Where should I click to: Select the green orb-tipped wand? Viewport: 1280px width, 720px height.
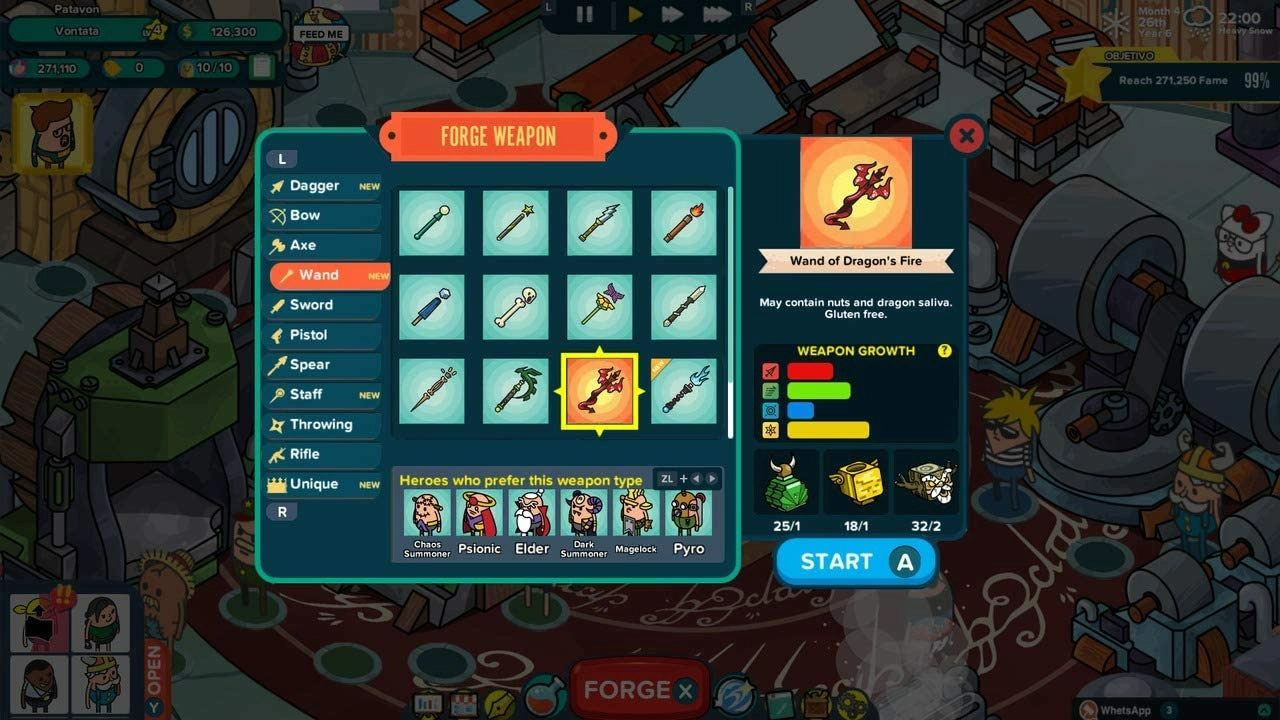point(432,223)
